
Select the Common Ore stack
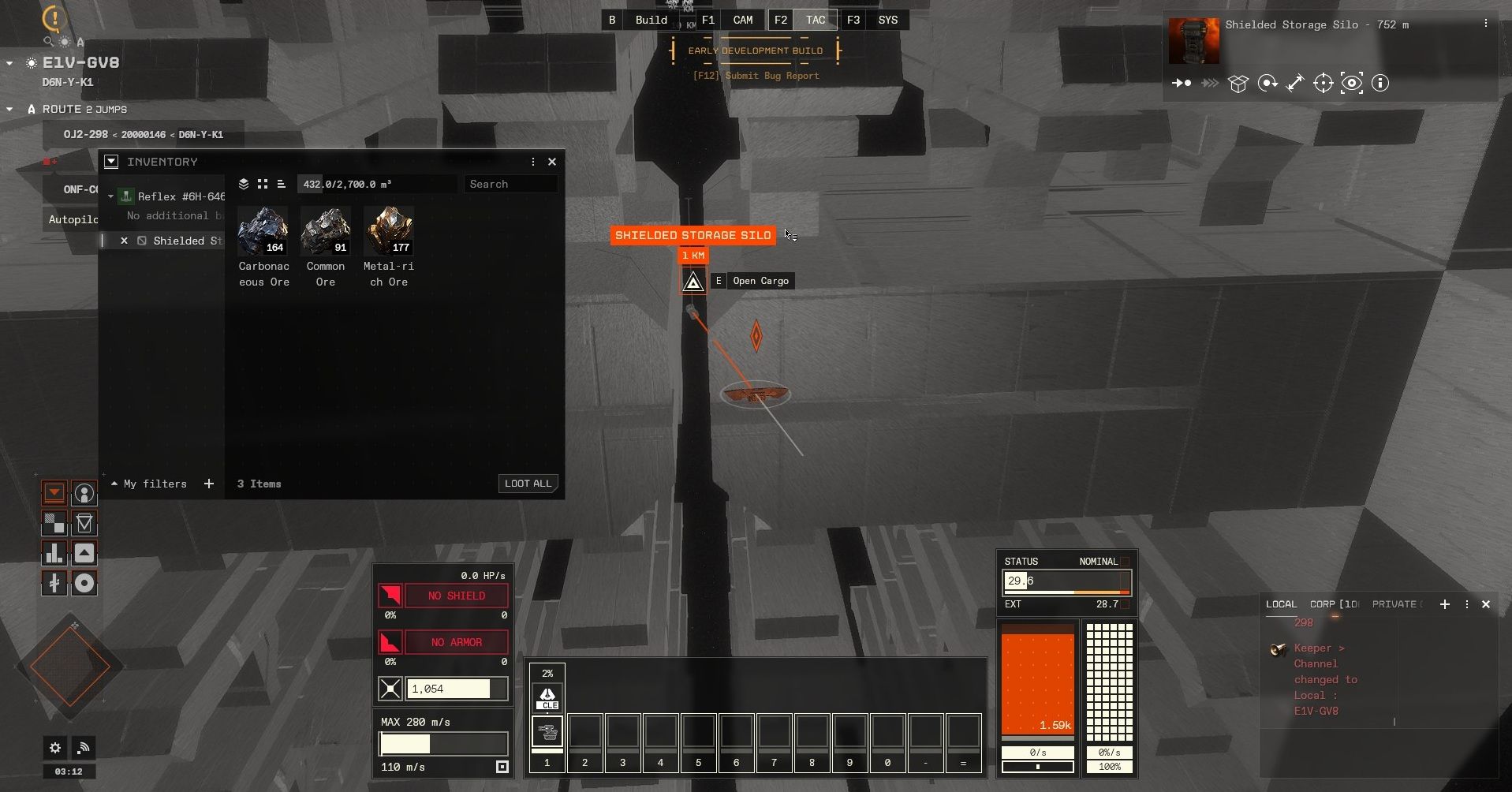point(326,230)
